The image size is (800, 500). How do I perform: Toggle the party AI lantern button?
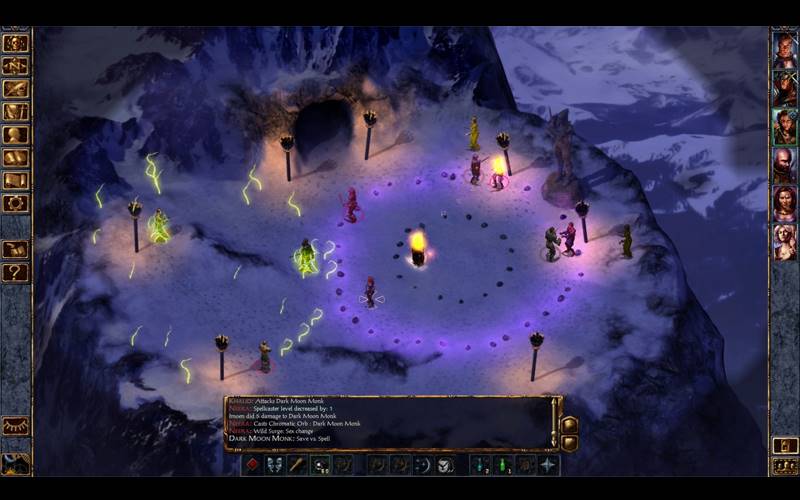point(785,445)
